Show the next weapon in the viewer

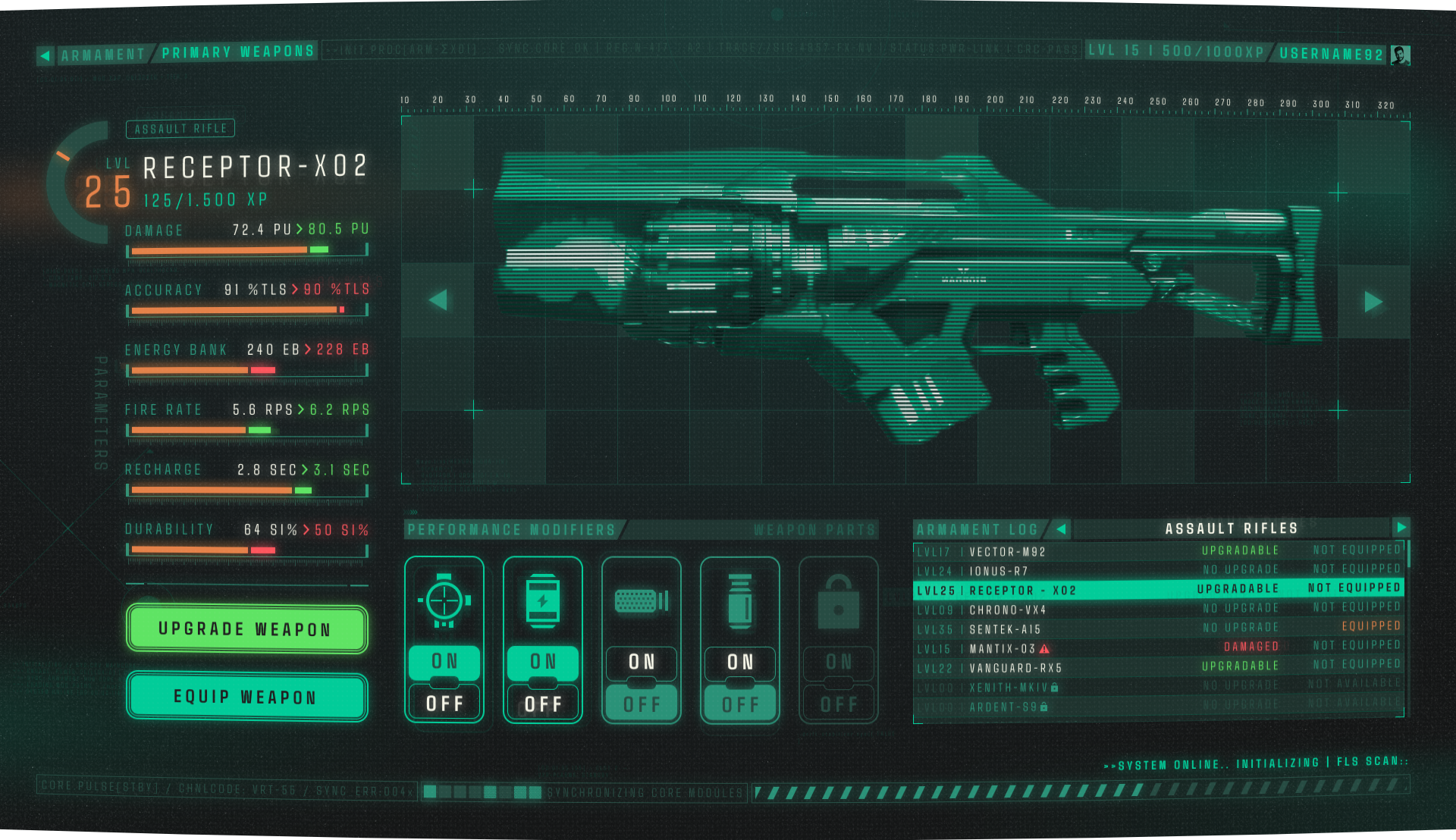point(1373,302)
